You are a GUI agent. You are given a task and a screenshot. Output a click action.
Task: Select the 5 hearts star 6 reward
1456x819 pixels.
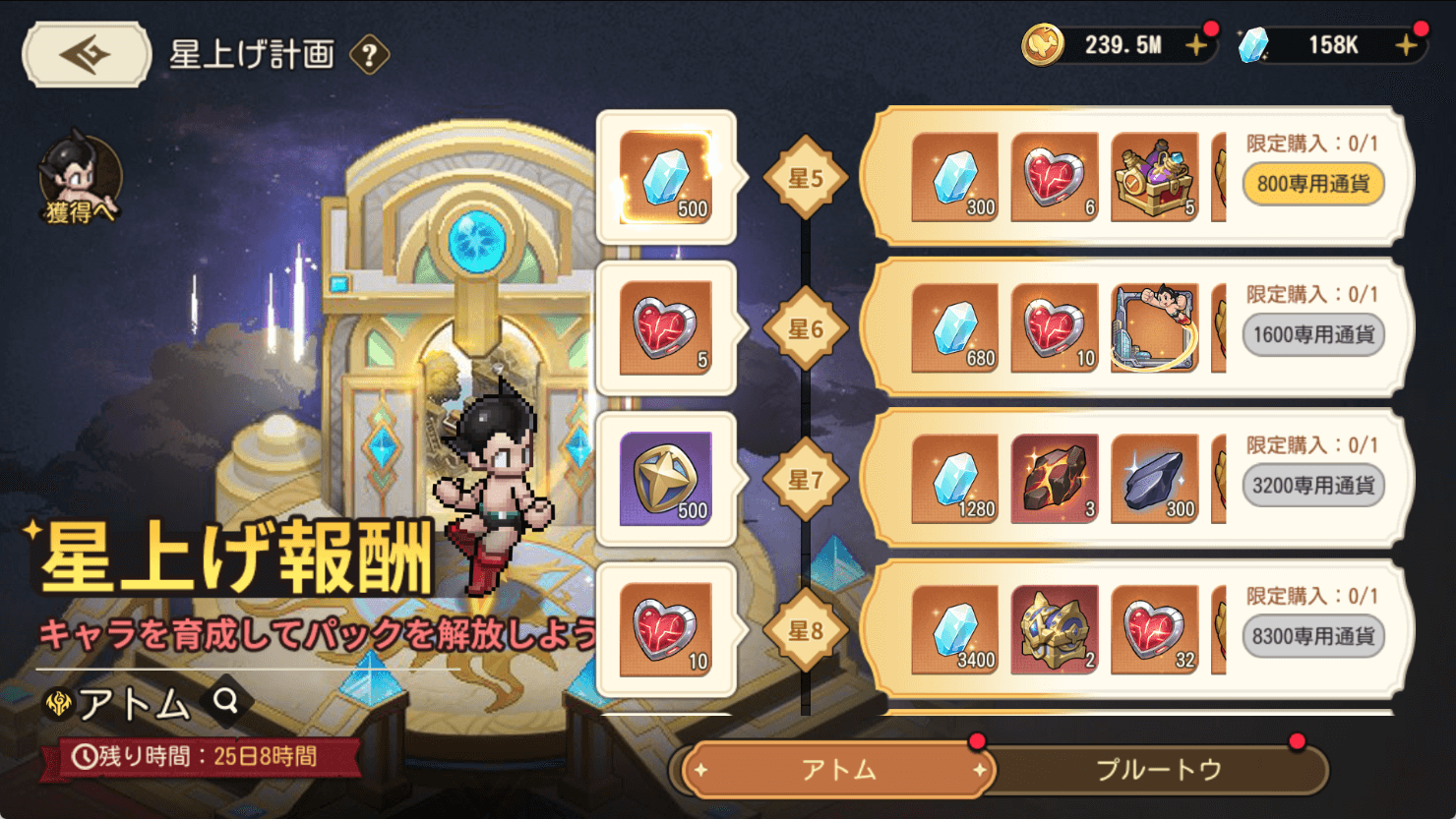coord(666,328)
